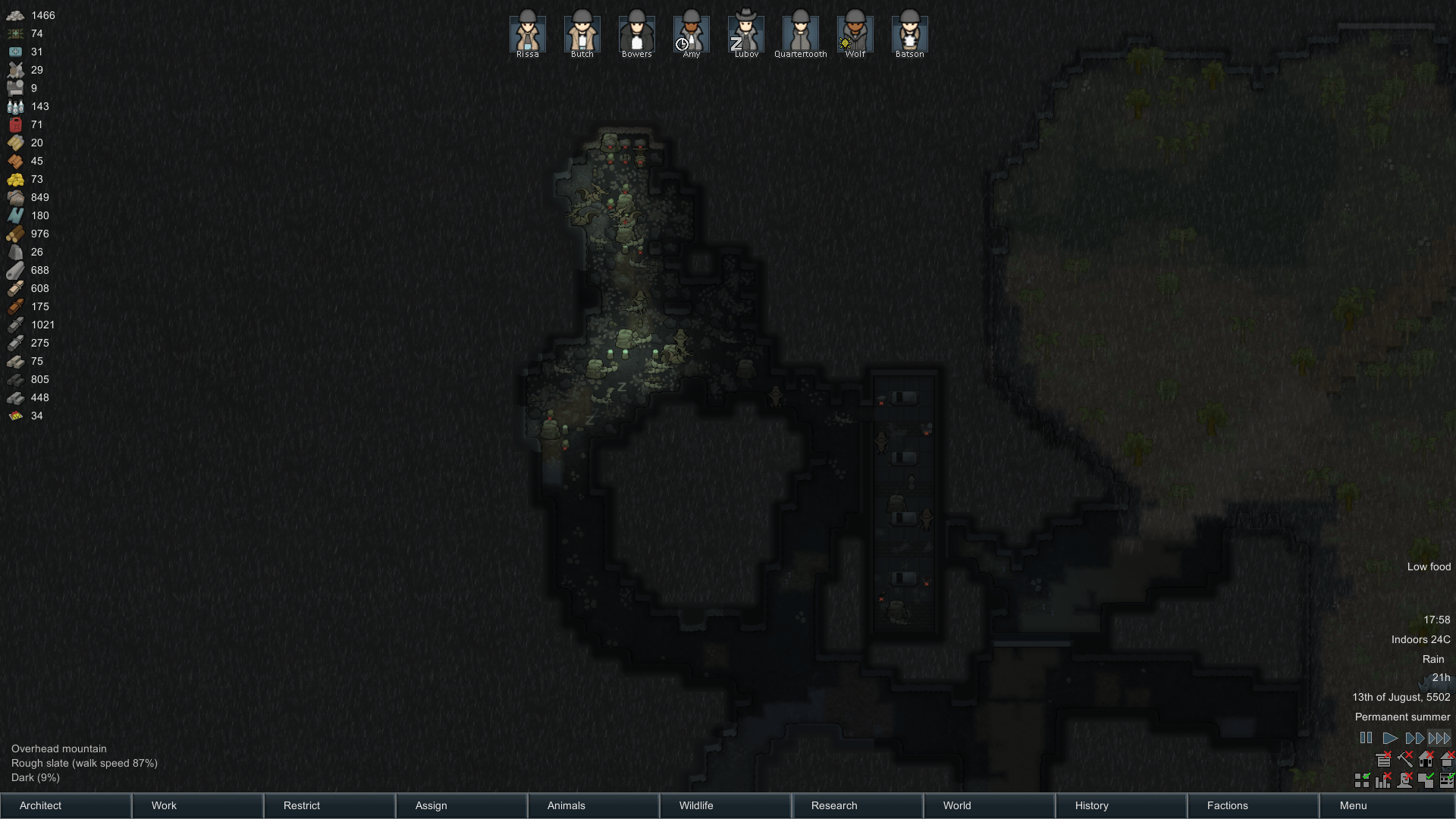This screenshot has height=819, width=1456.
Task: Select Rissa's colonist portrait
Action: 526,30
